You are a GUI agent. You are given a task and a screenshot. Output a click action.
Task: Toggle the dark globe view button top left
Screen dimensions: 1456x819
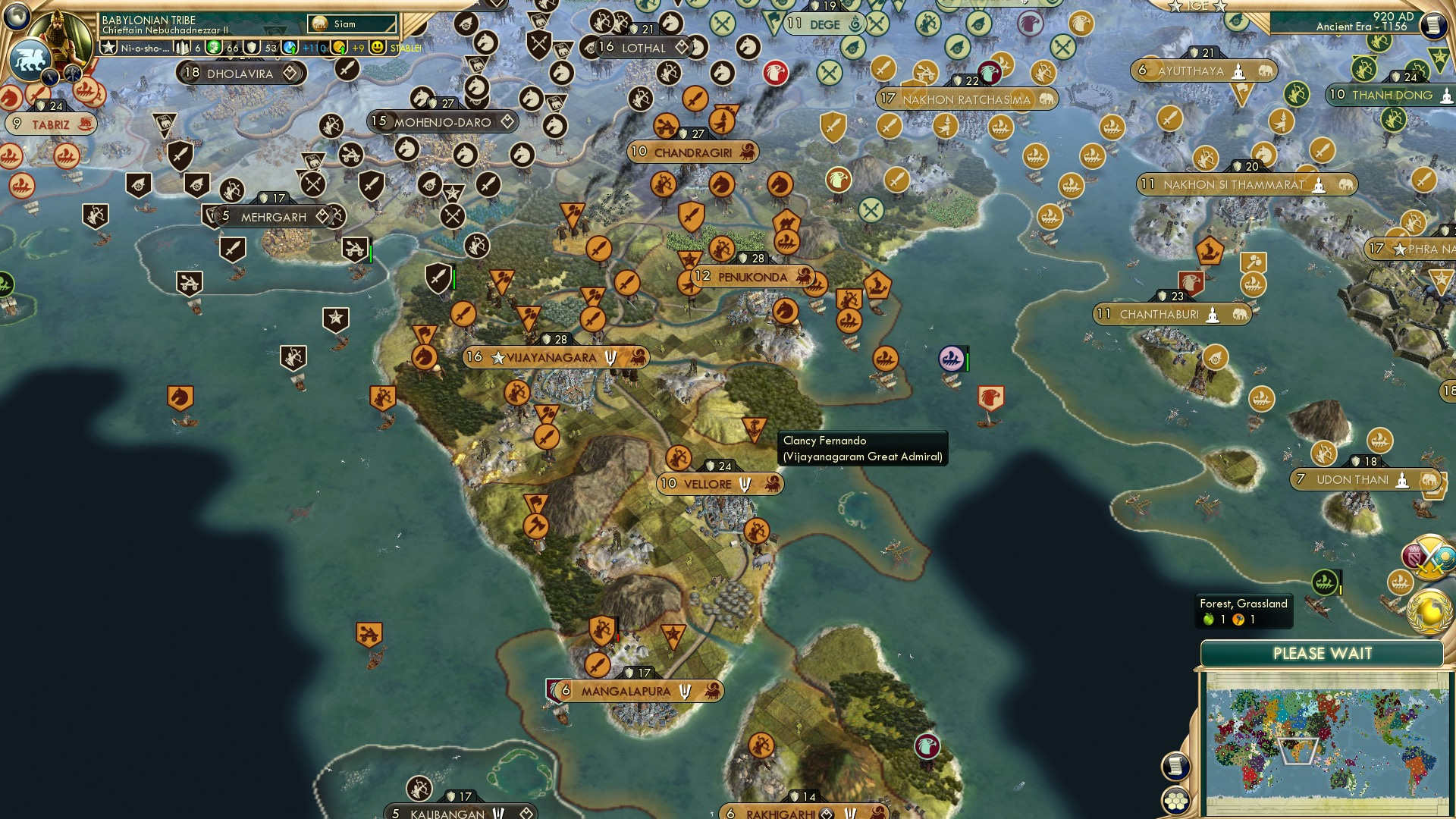click(17, 16)
